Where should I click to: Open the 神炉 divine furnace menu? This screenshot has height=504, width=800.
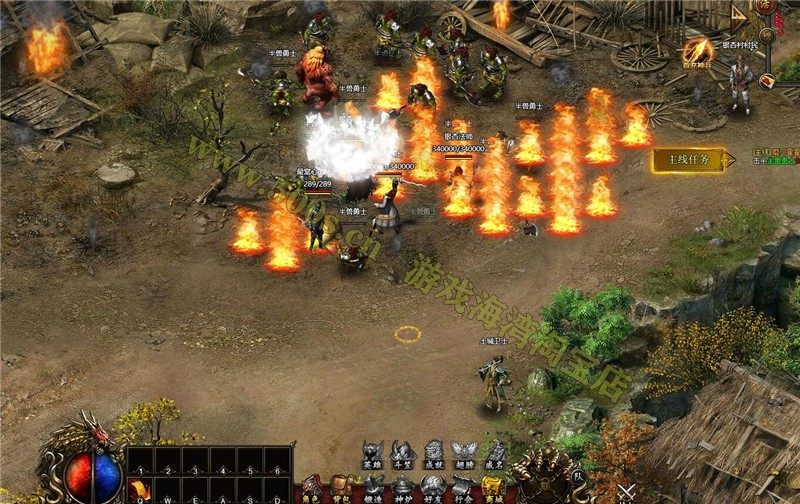click(x=403, y=488)
